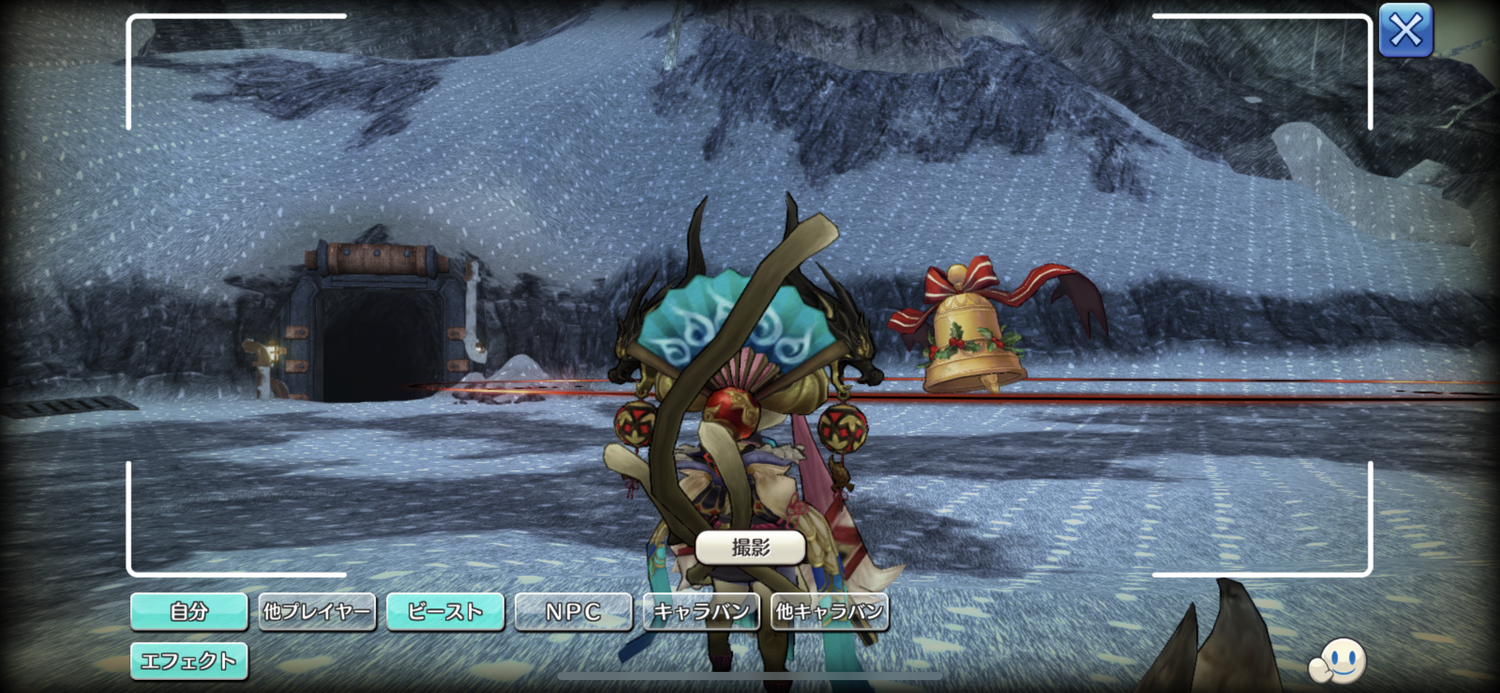Toggle the 他キャラバン visibility filter
The height and width of the screenshot is (693, 1500).
(830, 611)
